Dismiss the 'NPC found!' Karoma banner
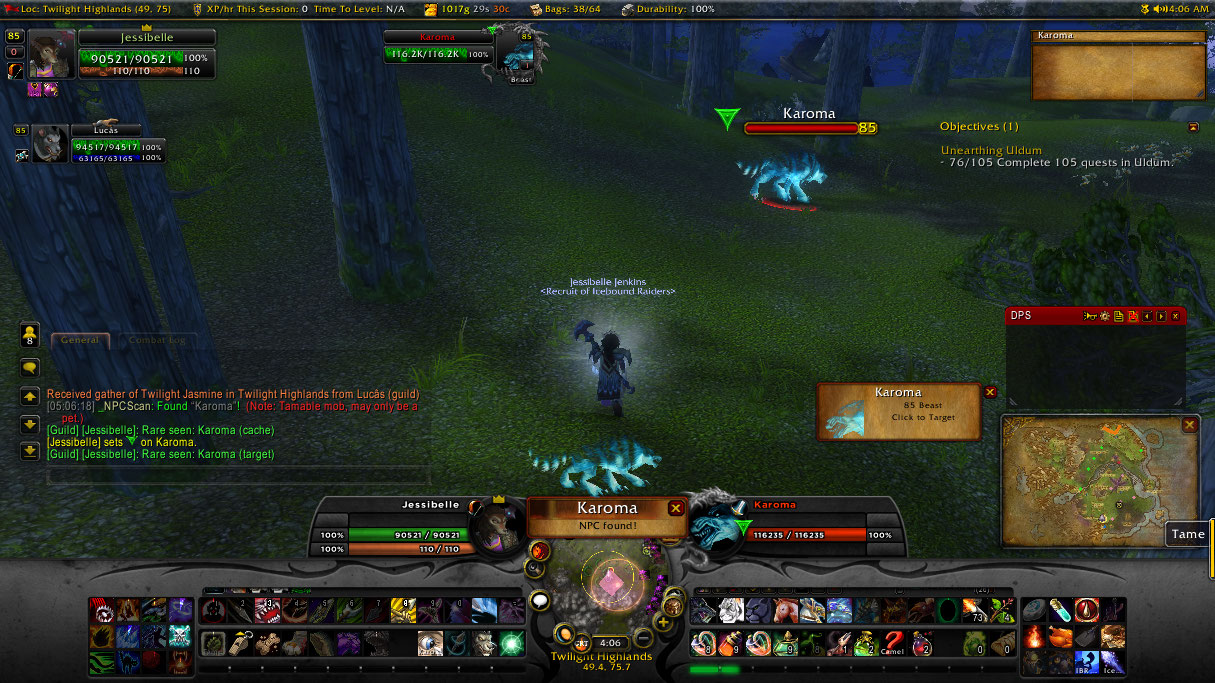Screen dimensions: 1215x683 coord(676,508)
